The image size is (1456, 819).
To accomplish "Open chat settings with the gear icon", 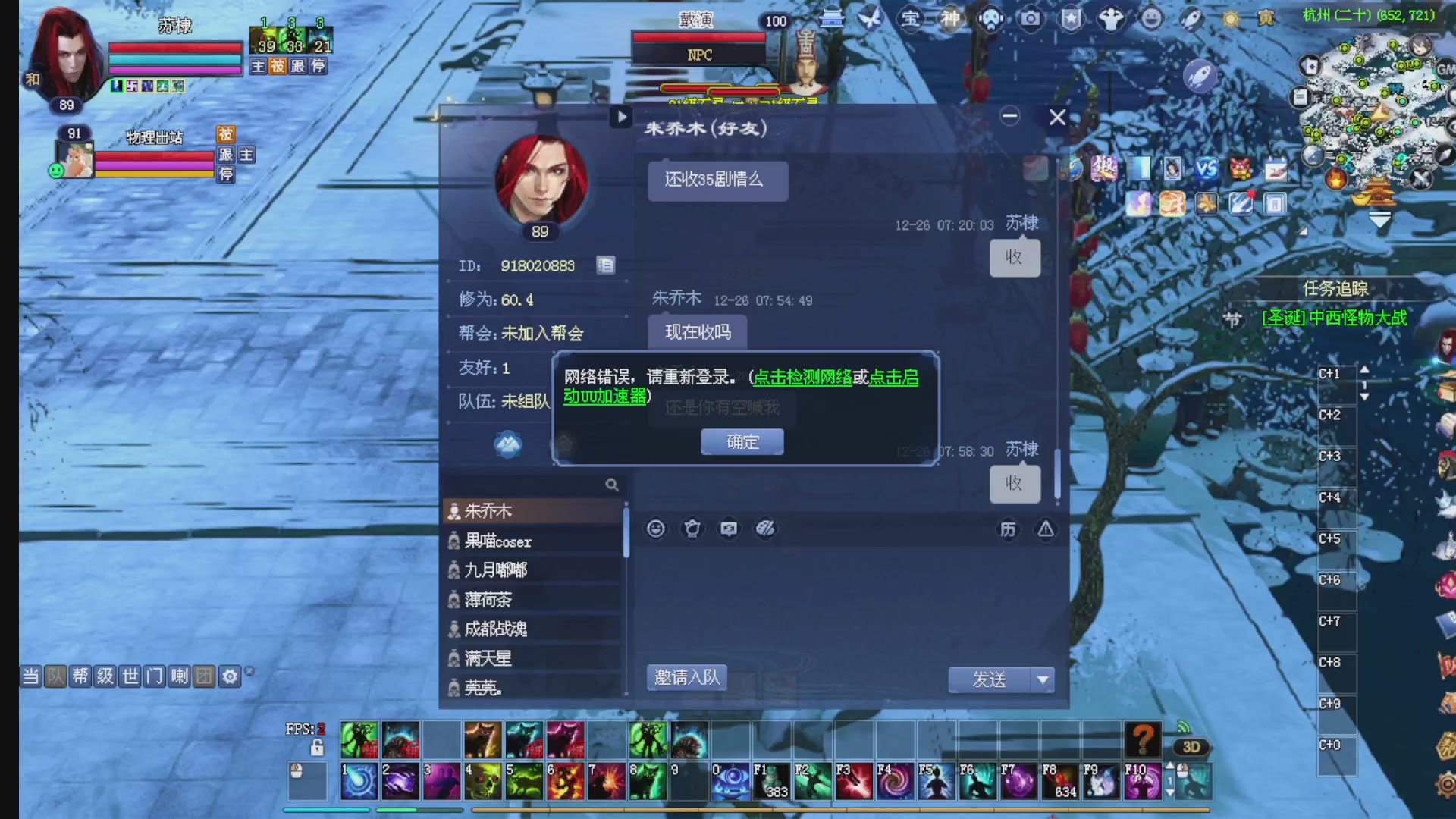I will [229, 676].
